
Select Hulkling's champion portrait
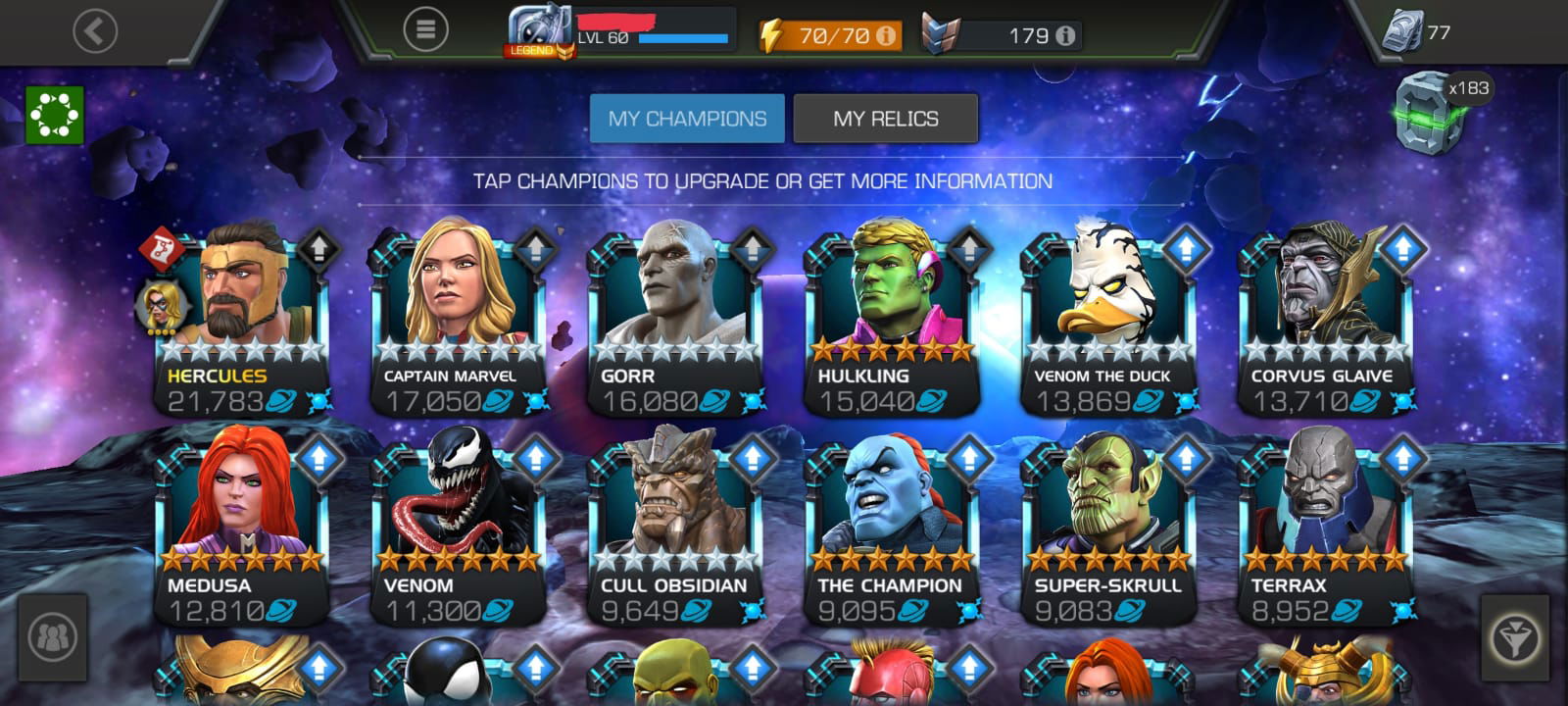click(890, 299)
